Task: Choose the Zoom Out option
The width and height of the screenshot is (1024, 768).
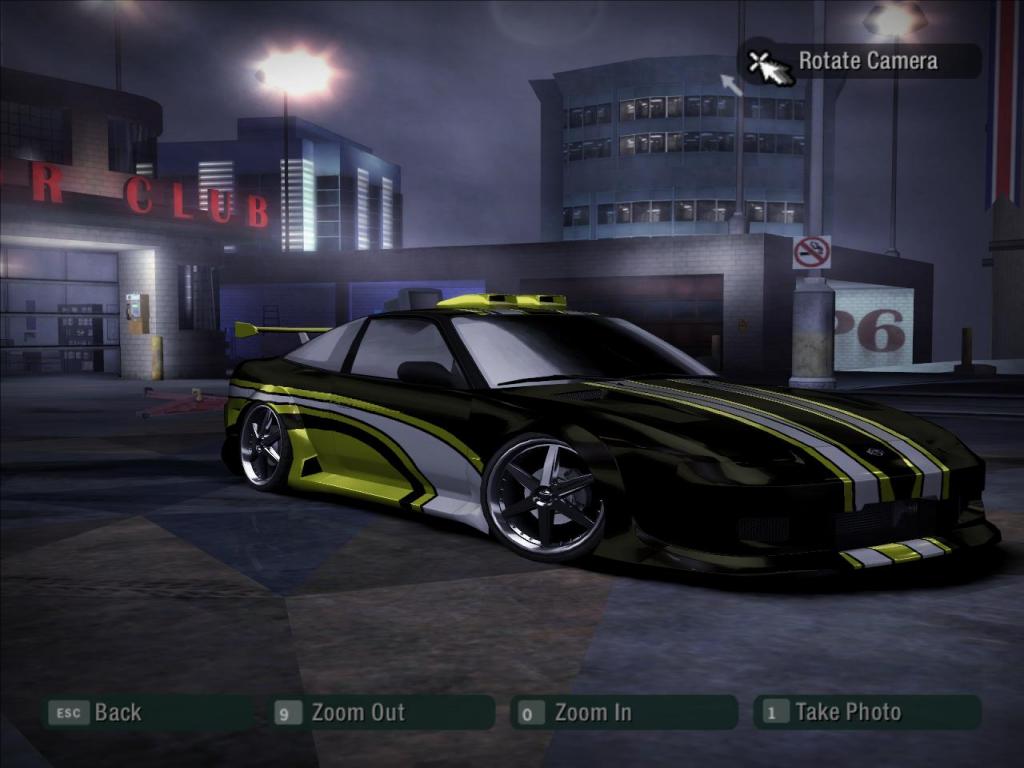Action: 356,713
